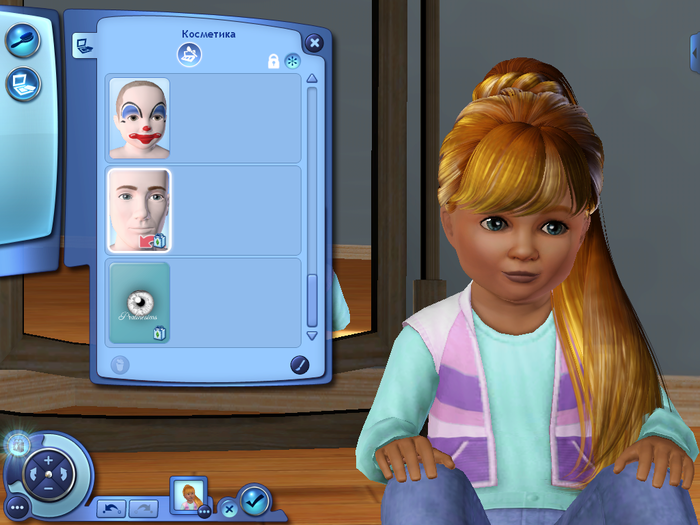The image size is (700, 525).
Task: Choose the pale male face makeup preset
Action: (x=139, y=210)
